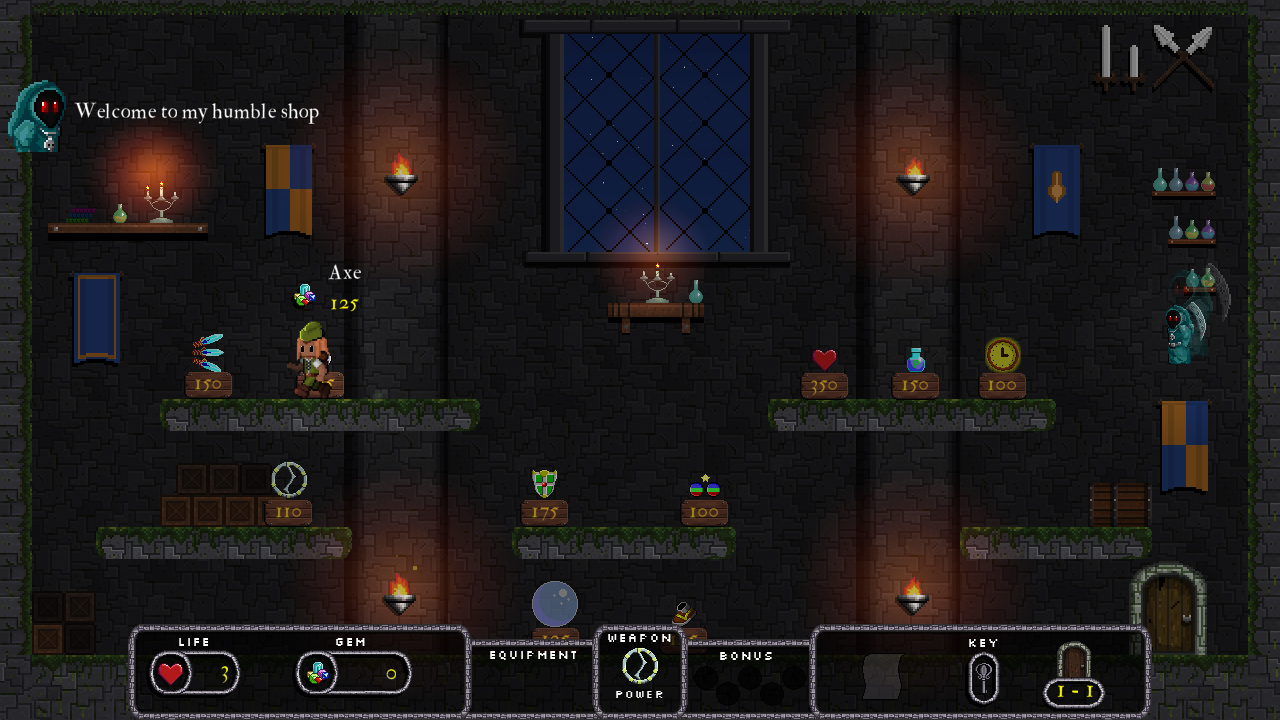This screenshot has height=720, width=1280.
Task: Toggle the key display in the KEY panel
Action: pos(982,675)
